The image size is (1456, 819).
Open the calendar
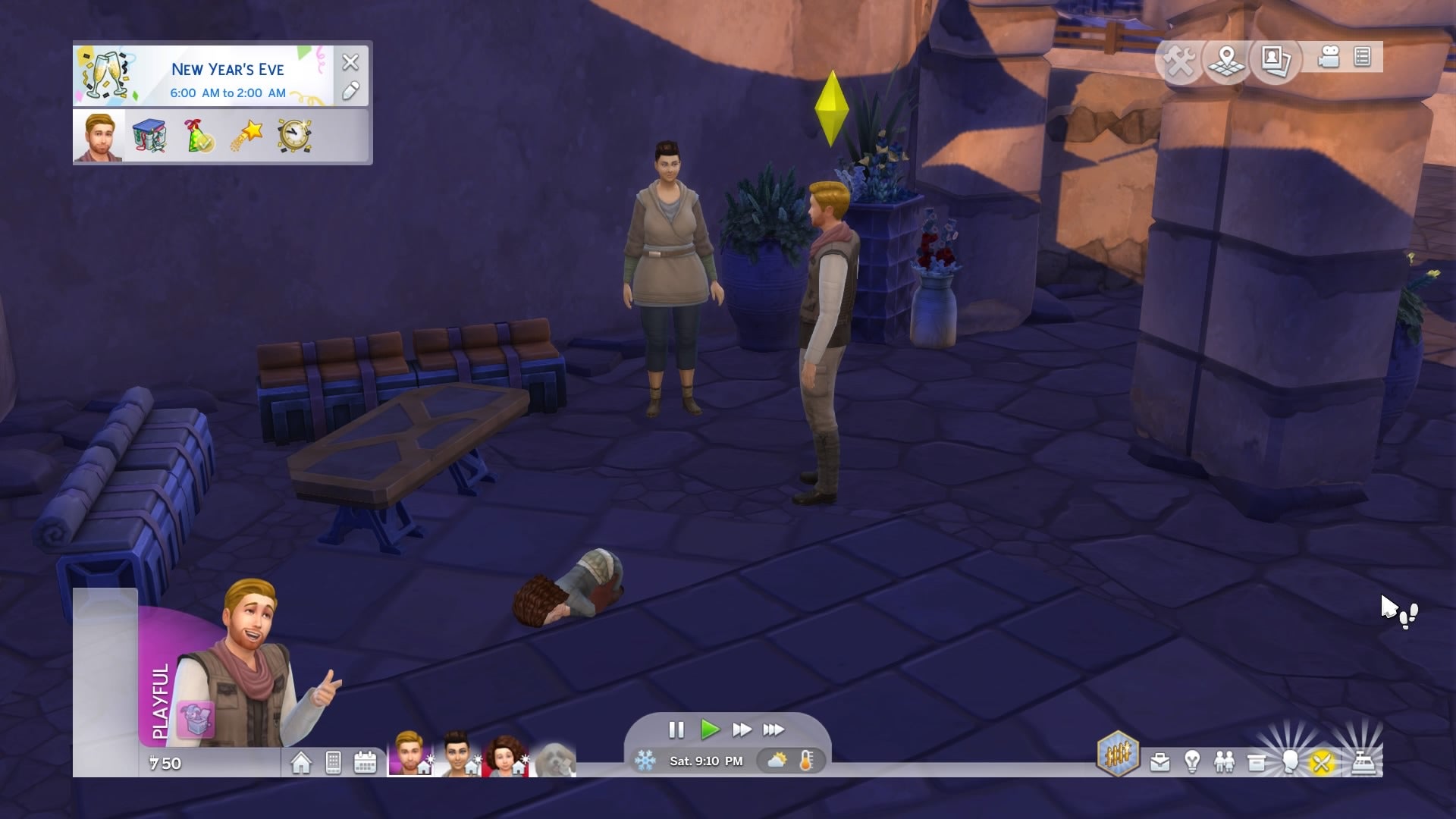coord(365,762)
